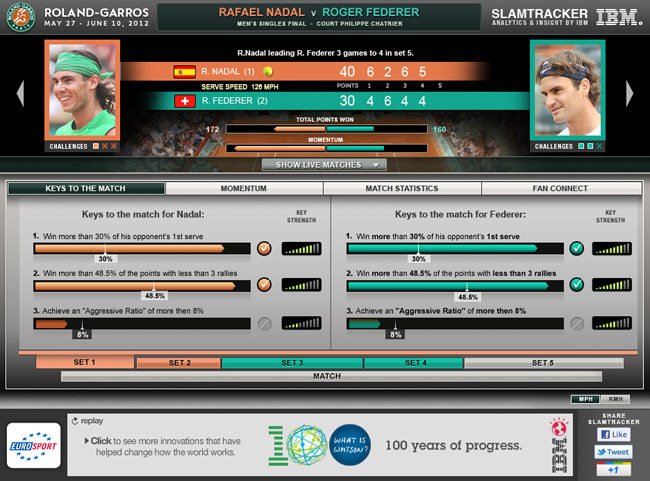Open the Momentum tab
The image size is (650, 481).
[245, 188]
